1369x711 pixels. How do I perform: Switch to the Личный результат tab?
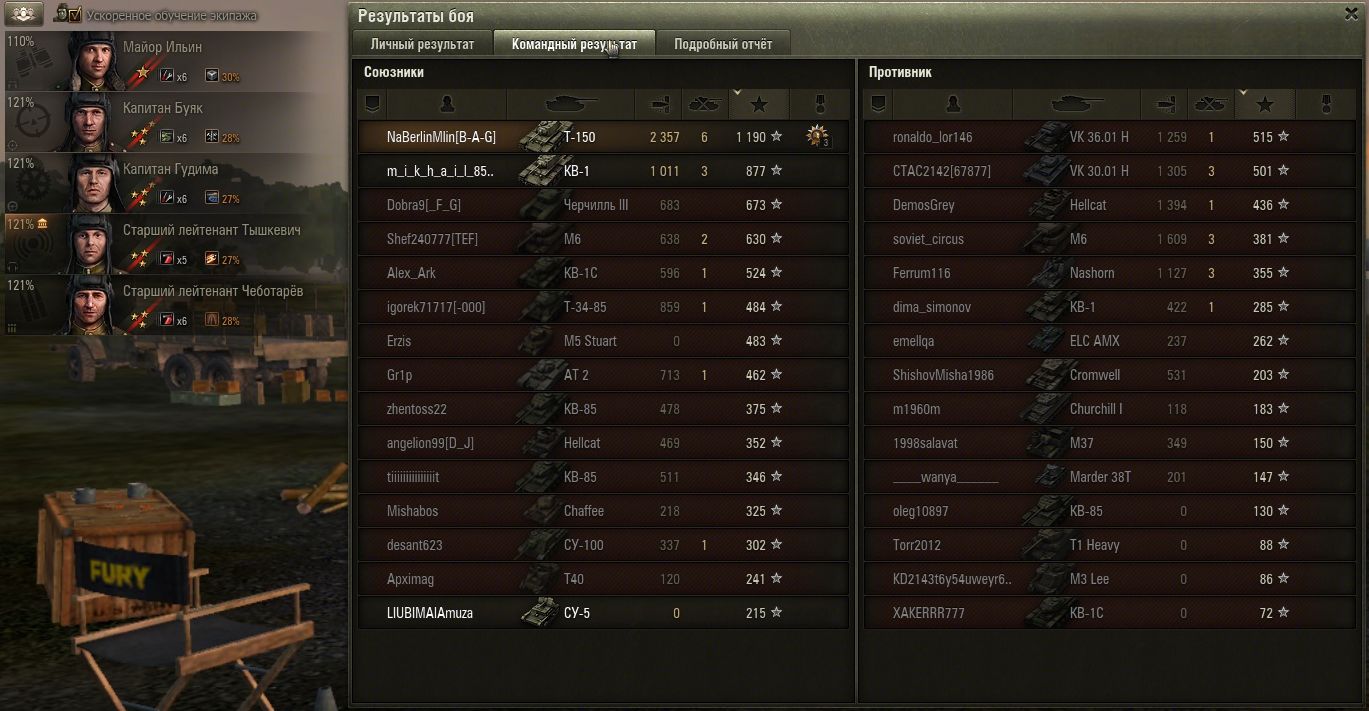click(421, 44)
